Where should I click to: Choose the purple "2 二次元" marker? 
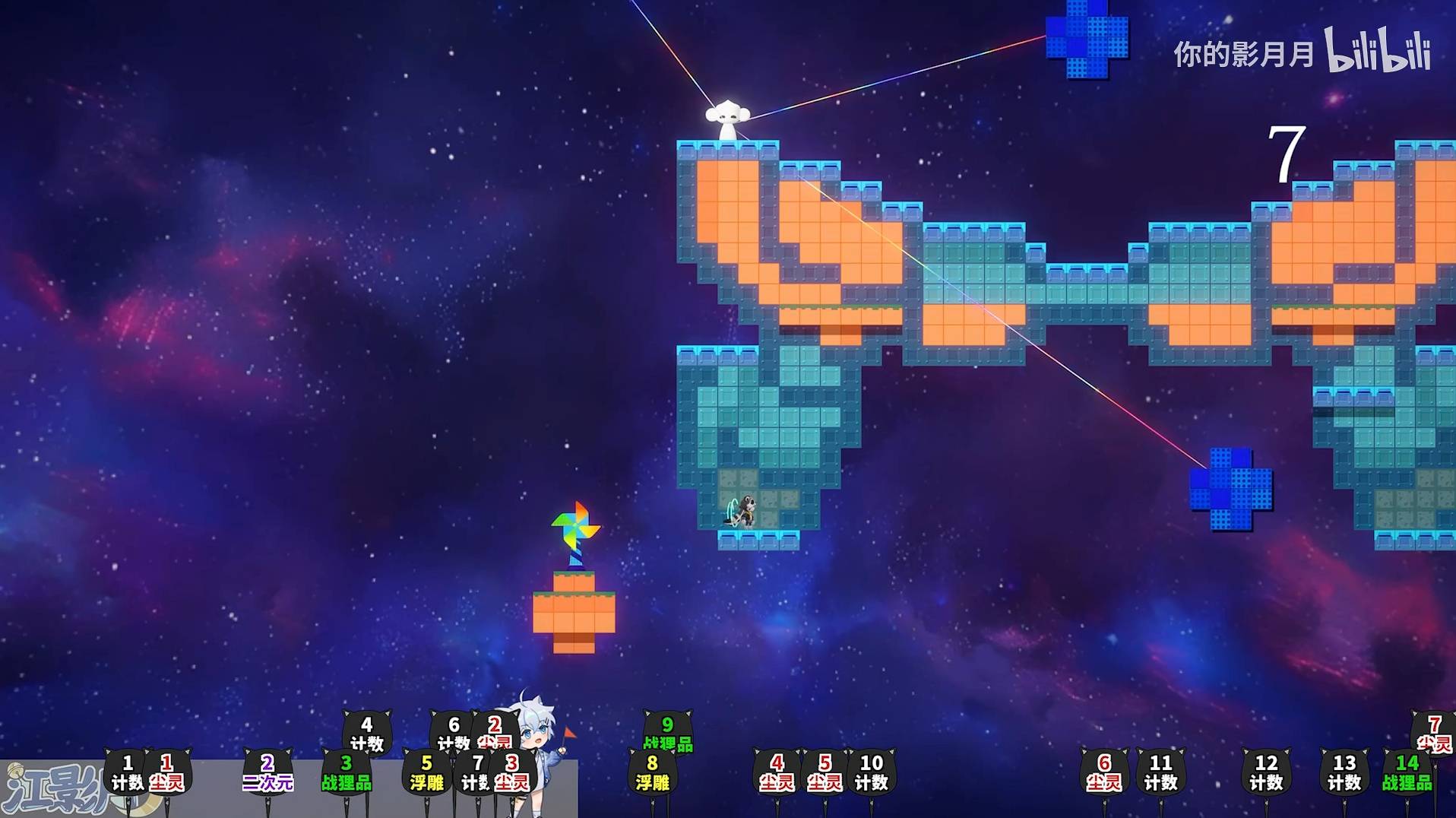(x=267, y=772)
